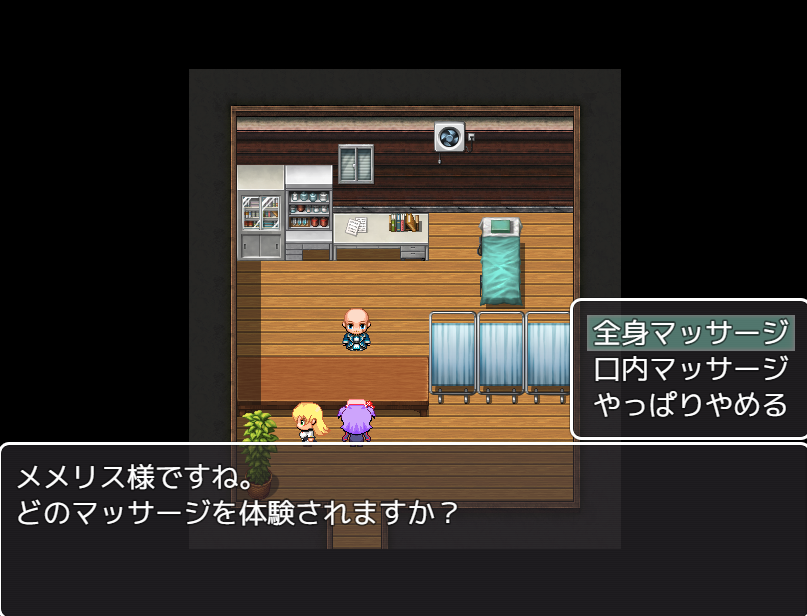Select the 口内マッサージ choice
Viewport: 807px width, 616px height.
coord(690,368)
